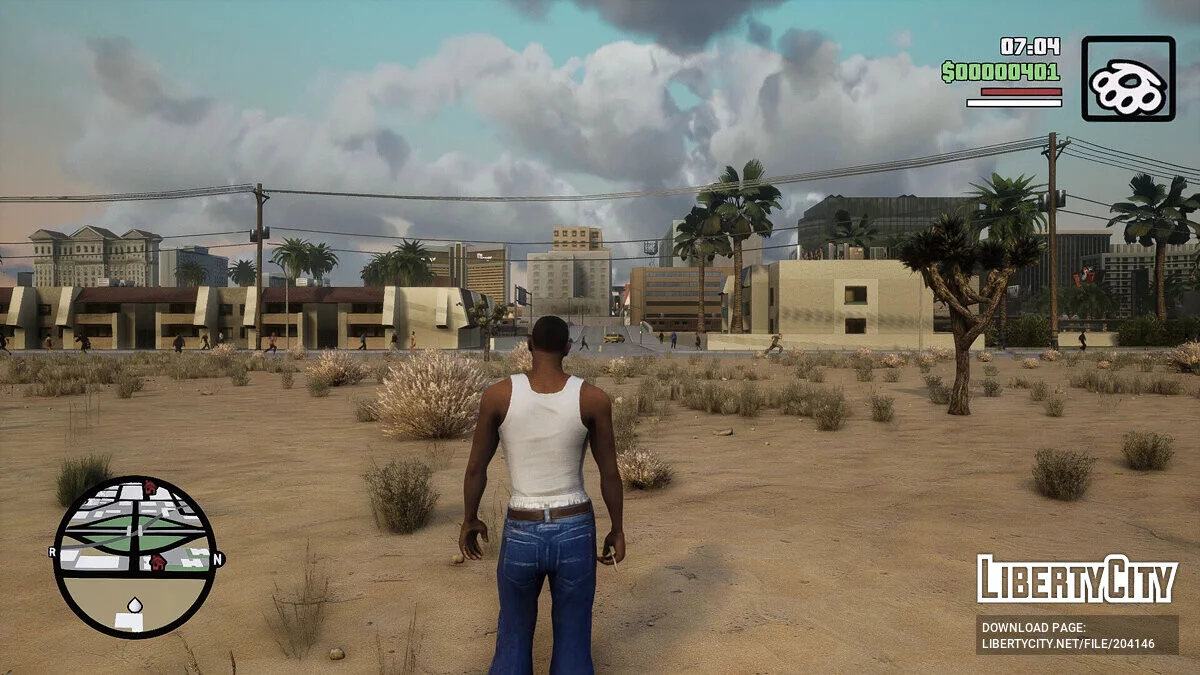Open the circular radar minimap

(134, 556)
